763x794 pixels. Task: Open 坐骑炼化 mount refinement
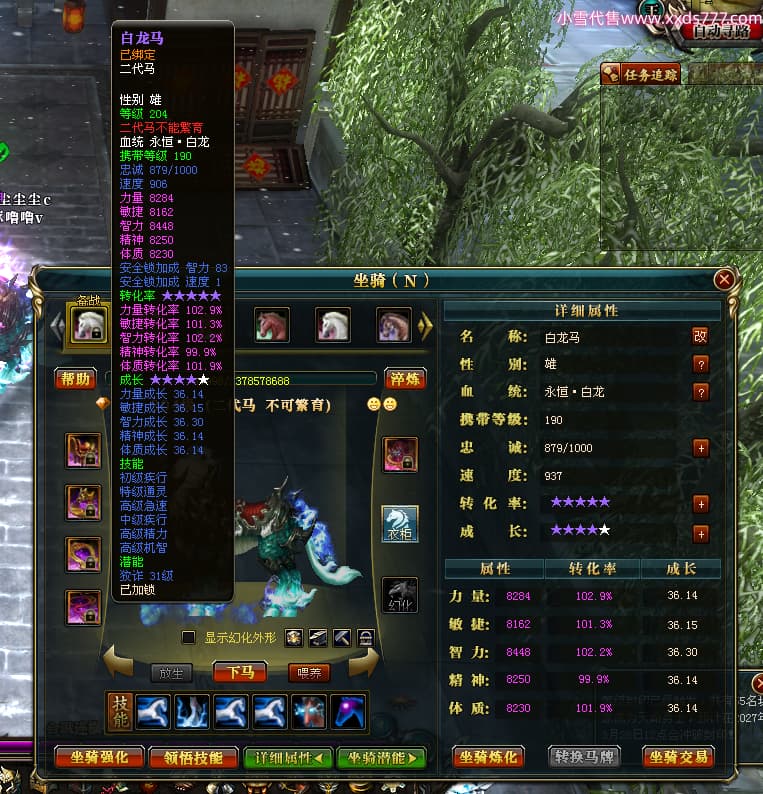[489, 757]
